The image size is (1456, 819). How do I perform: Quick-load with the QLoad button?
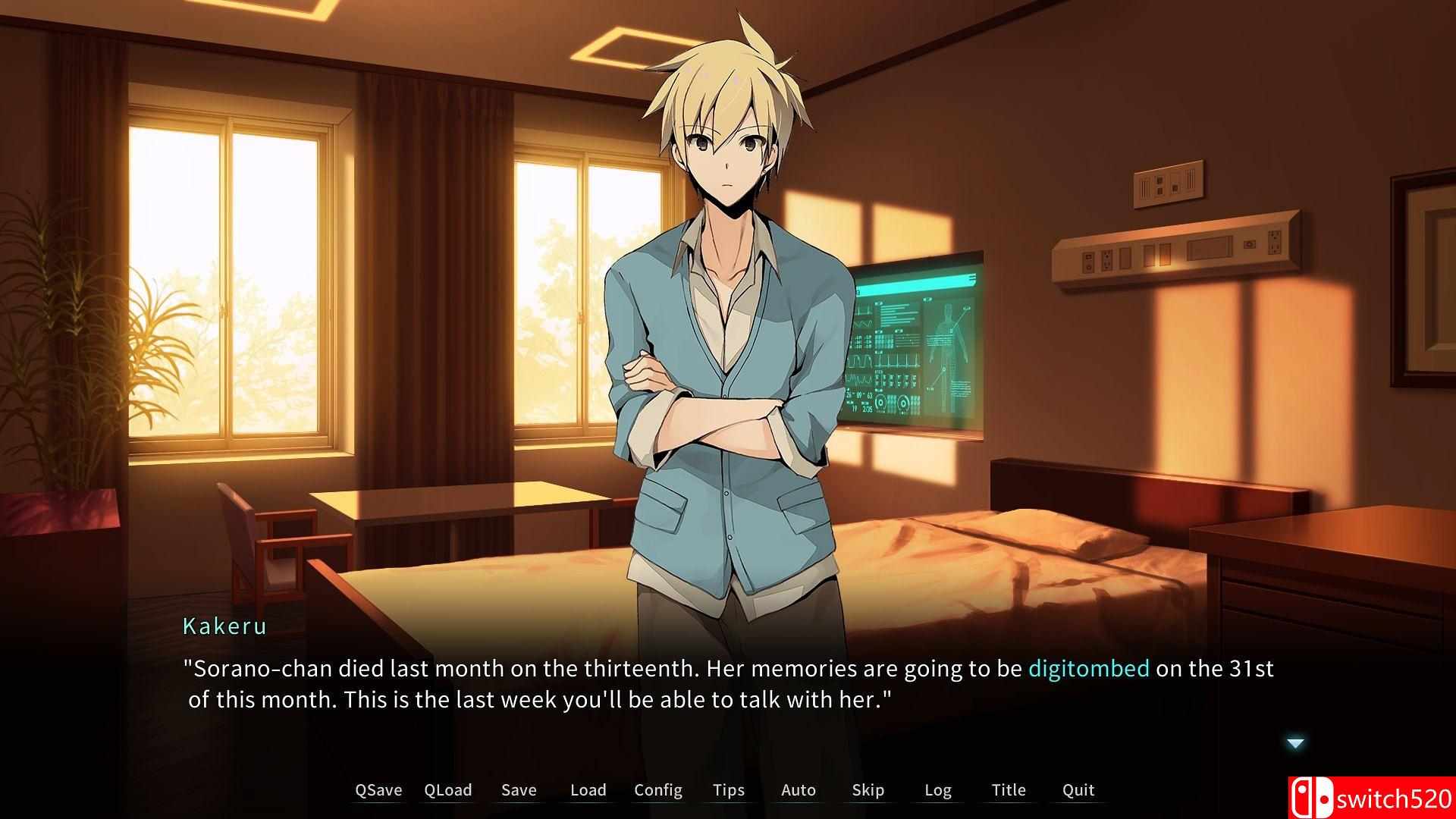point(447,790)
